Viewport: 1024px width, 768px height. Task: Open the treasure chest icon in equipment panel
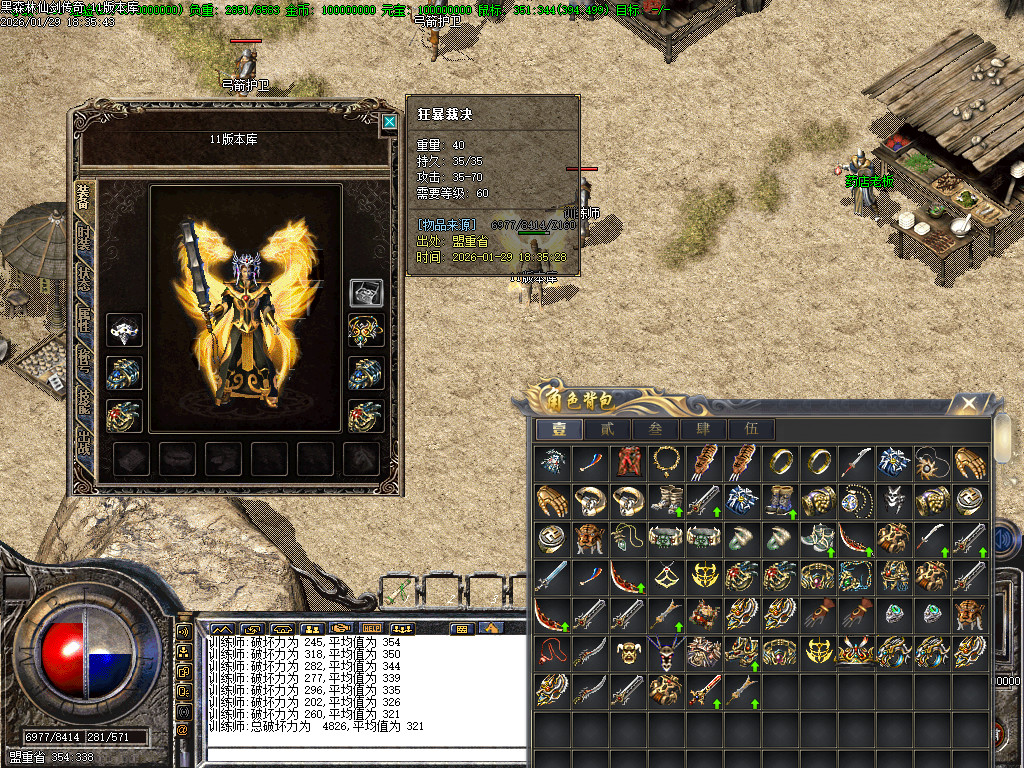pyautogui.click(x=366, y=292)
